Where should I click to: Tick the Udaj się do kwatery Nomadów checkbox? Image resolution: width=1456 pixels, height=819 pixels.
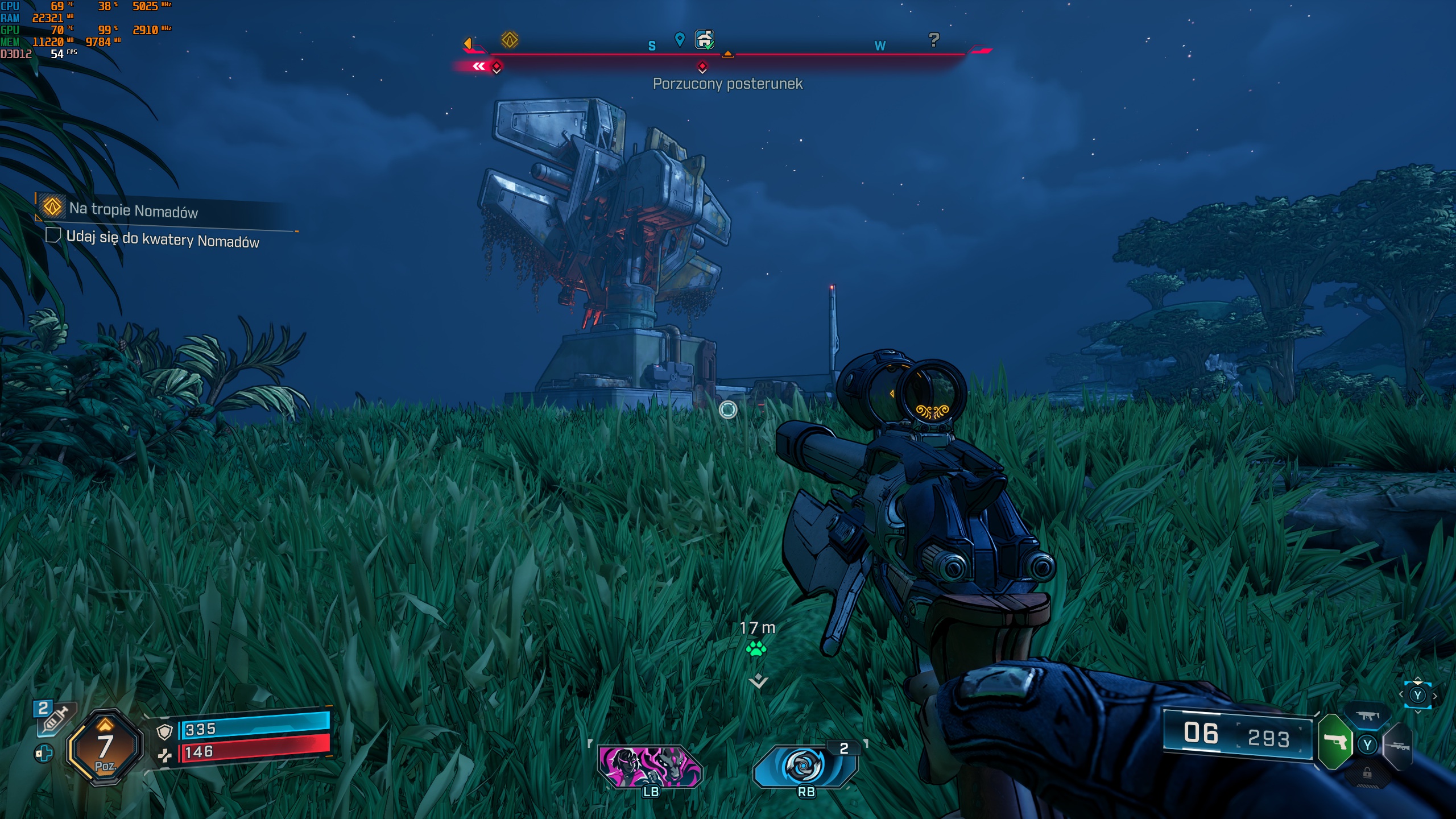coord(53,235)
